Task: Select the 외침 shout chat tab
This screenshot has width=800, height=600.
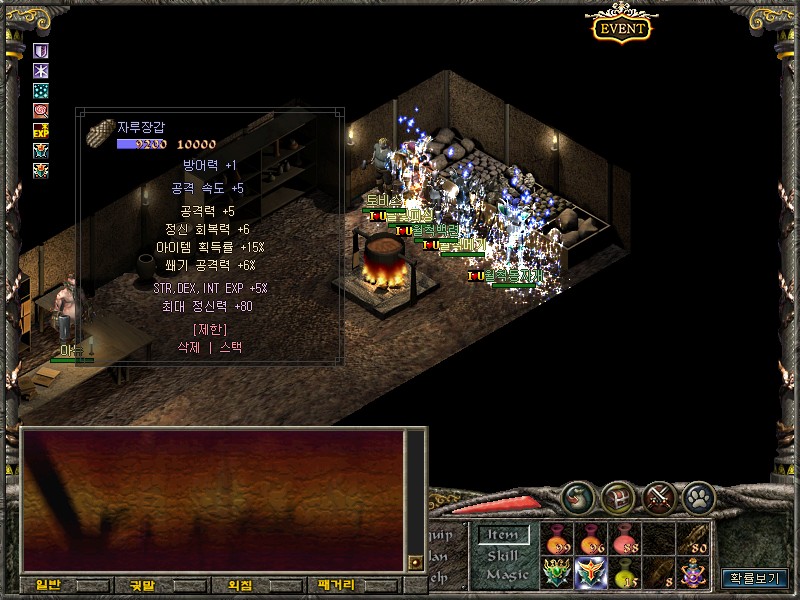Action: click(239, 585)
